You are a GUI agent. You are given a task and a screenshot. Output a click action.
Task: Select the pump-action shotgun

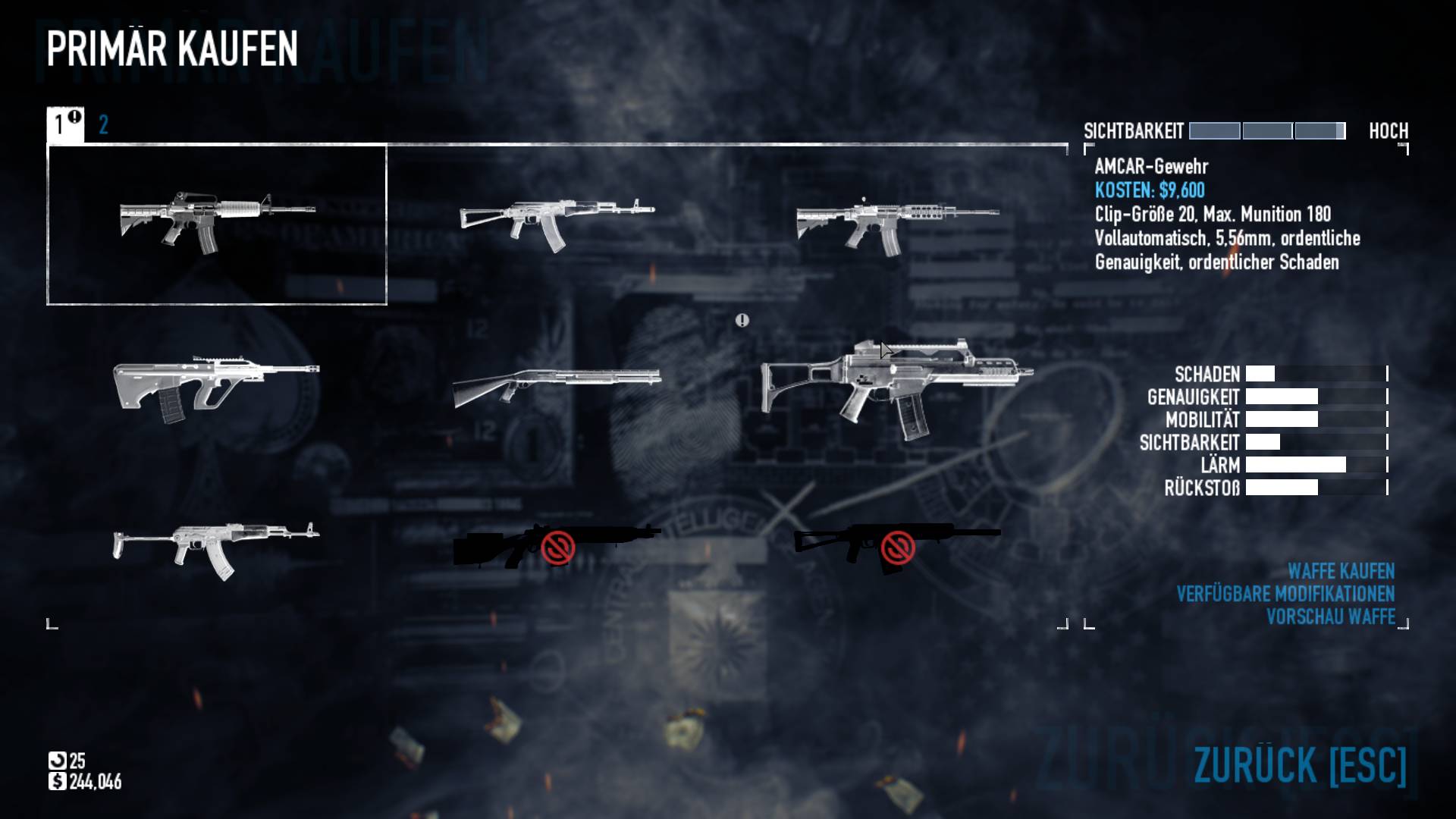[x=557, y=384]
